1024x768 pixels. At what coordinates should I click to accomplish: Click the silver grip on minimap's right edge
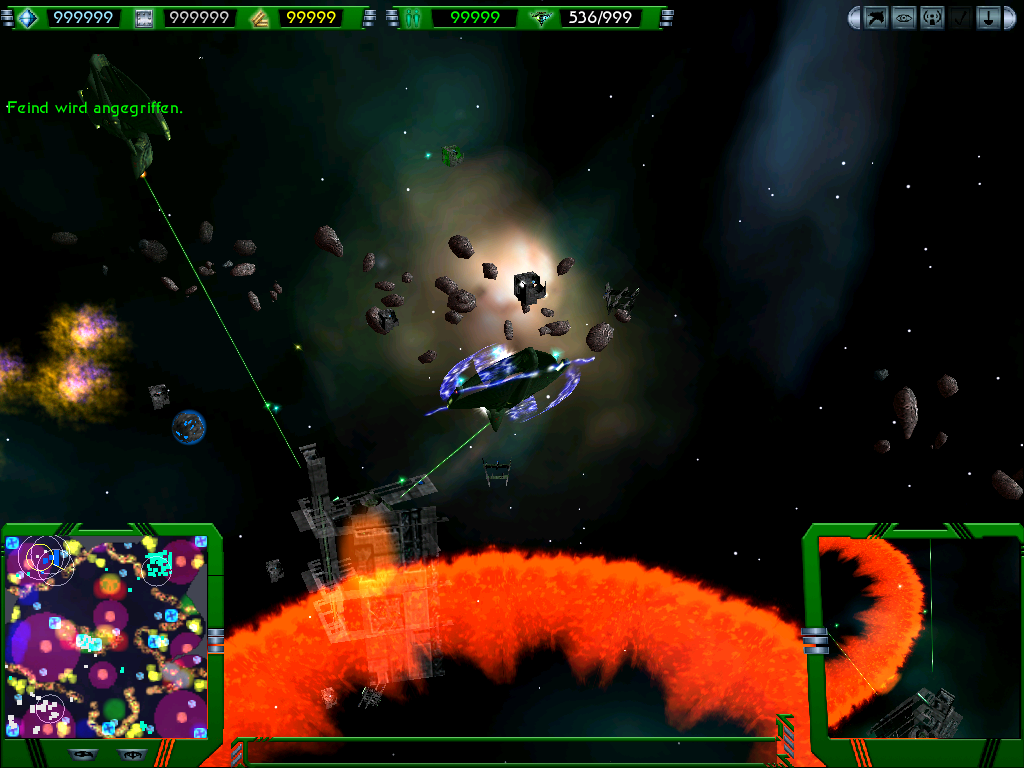click(215, 640)
